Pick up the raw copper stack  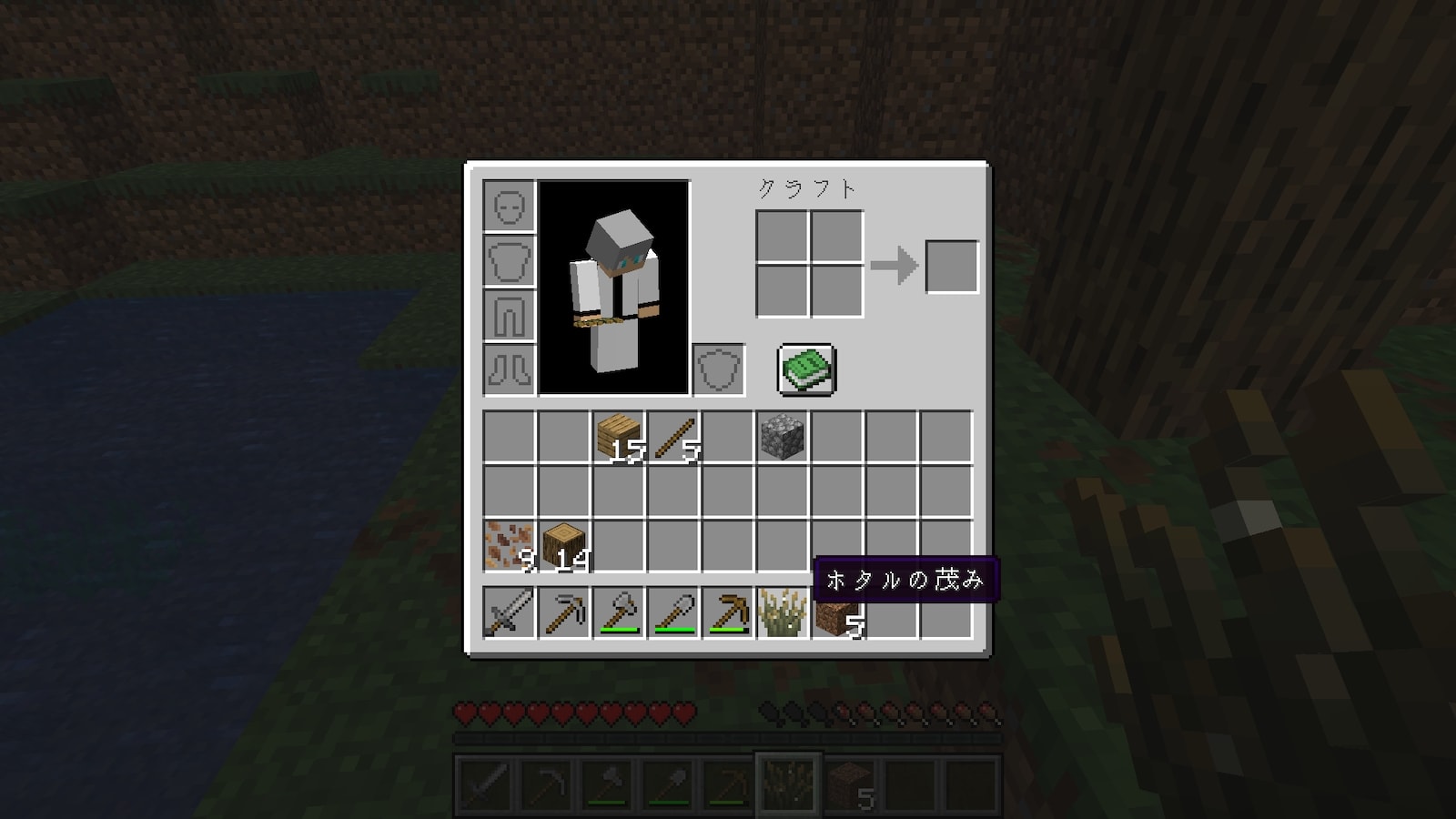coord(510,546)
